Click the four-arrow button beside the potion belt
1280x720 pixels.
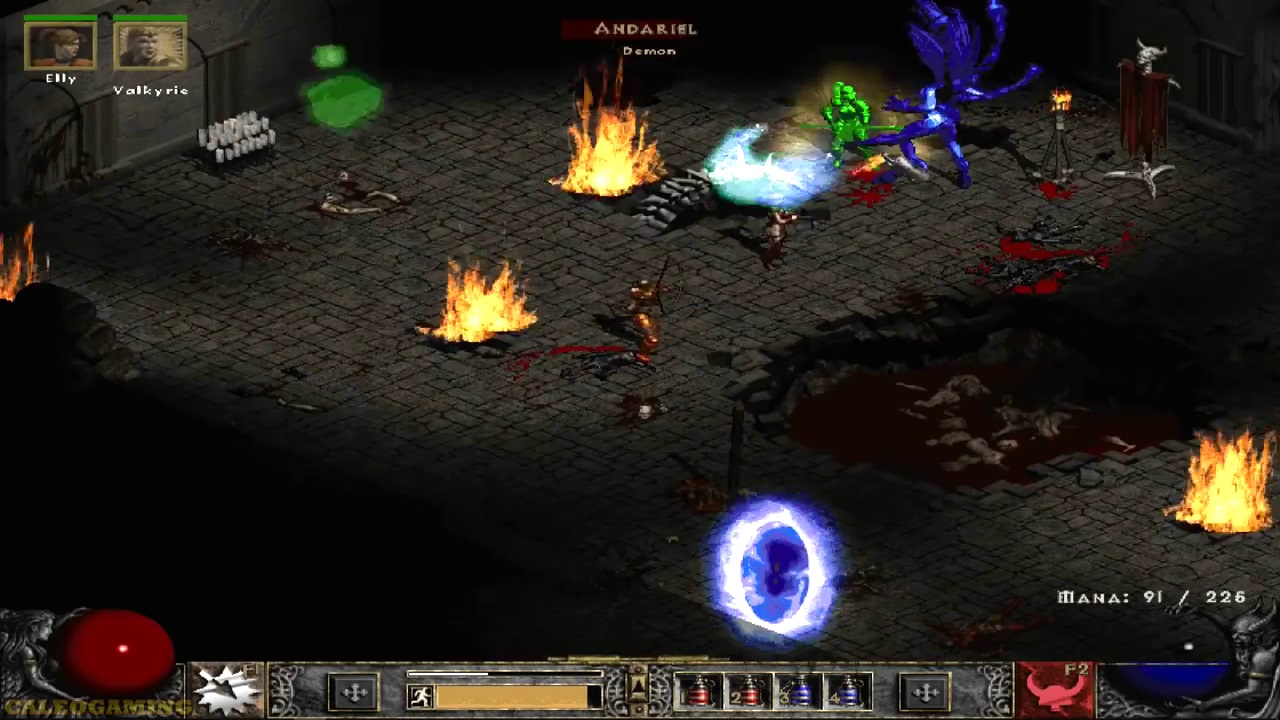(x=925, y=692)
